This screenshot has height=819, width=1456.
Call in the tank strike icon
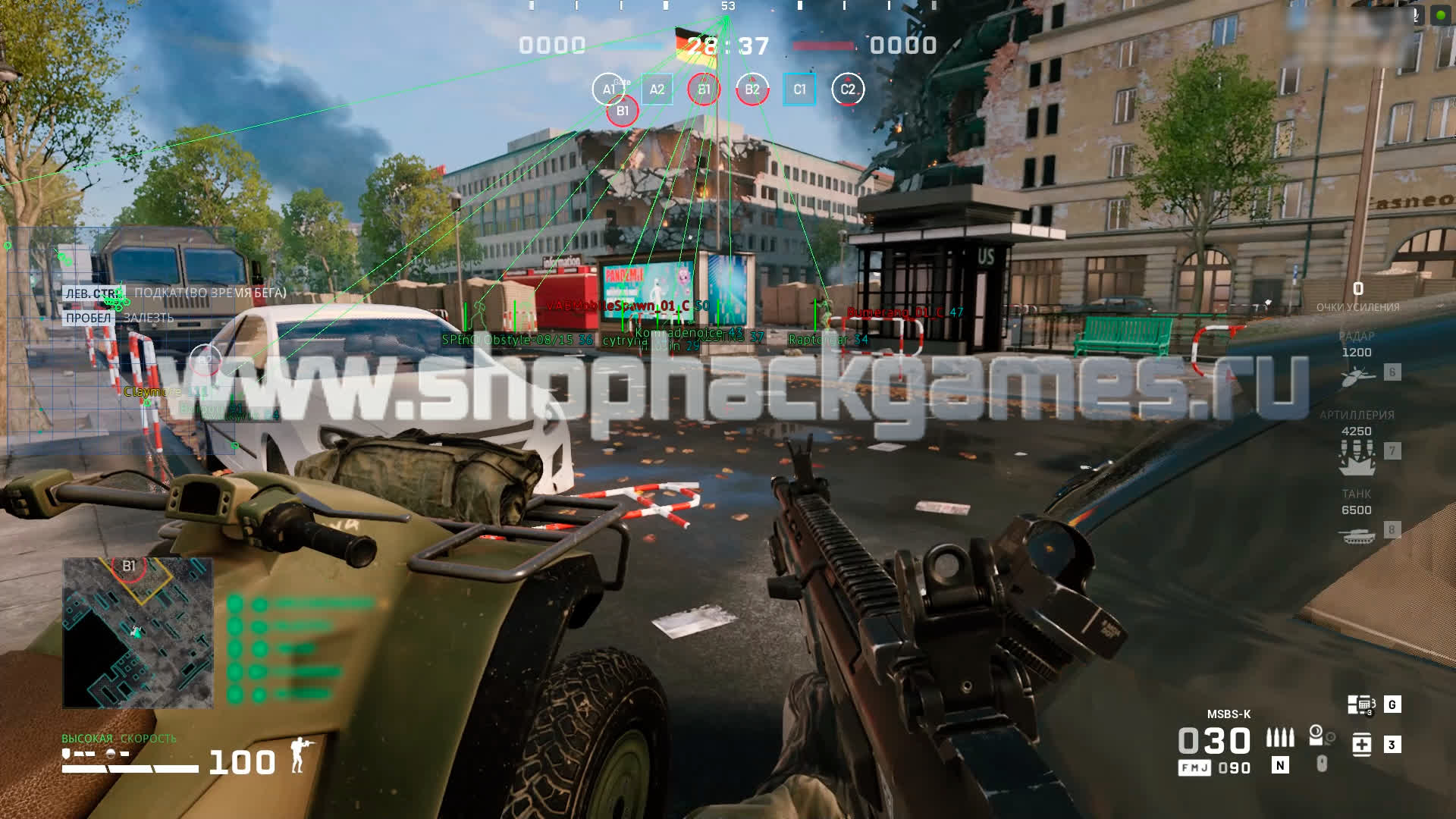click(x=1357, y=535)
